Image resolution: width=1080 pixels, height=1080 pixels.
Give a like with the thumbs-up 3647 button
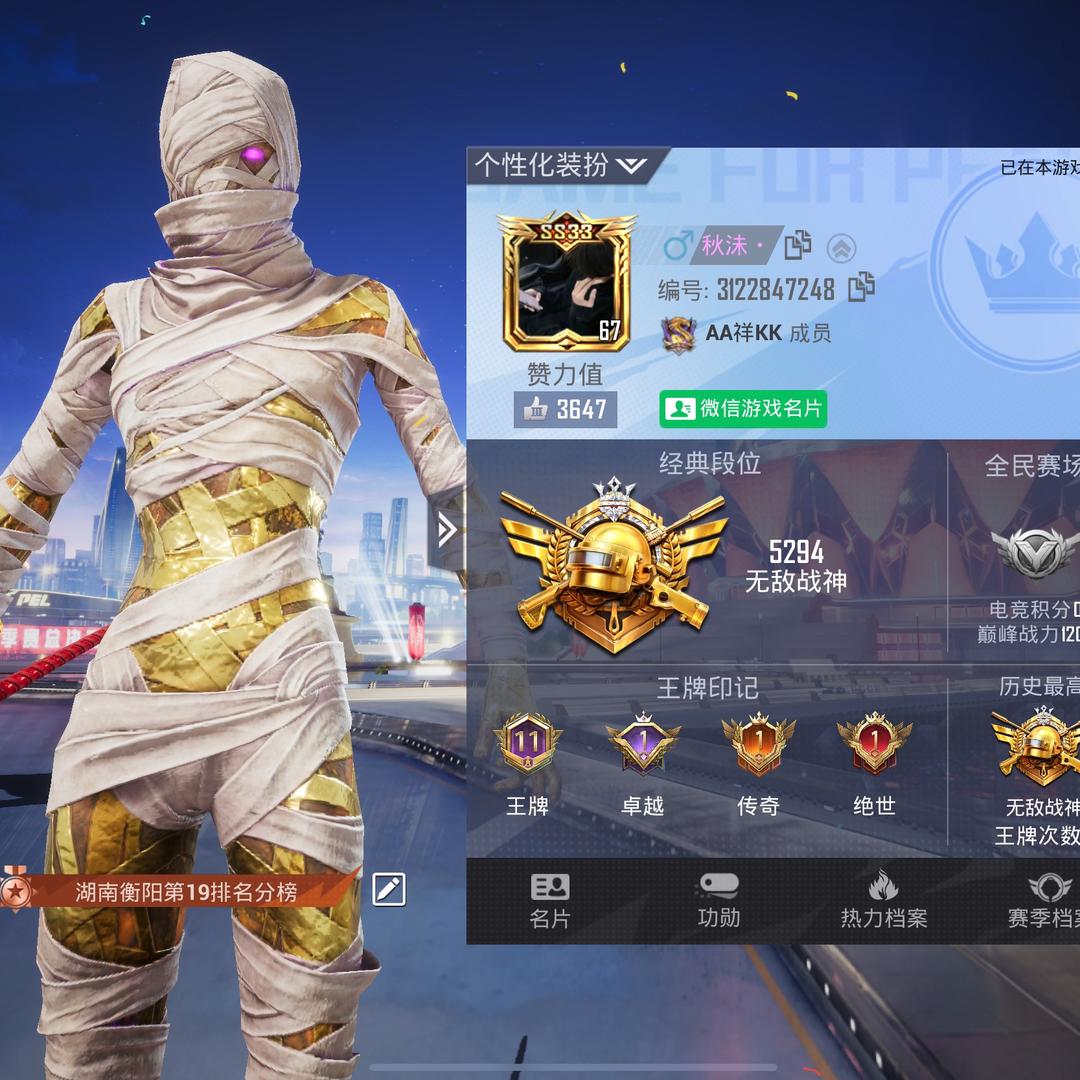[x=565, y=408]
